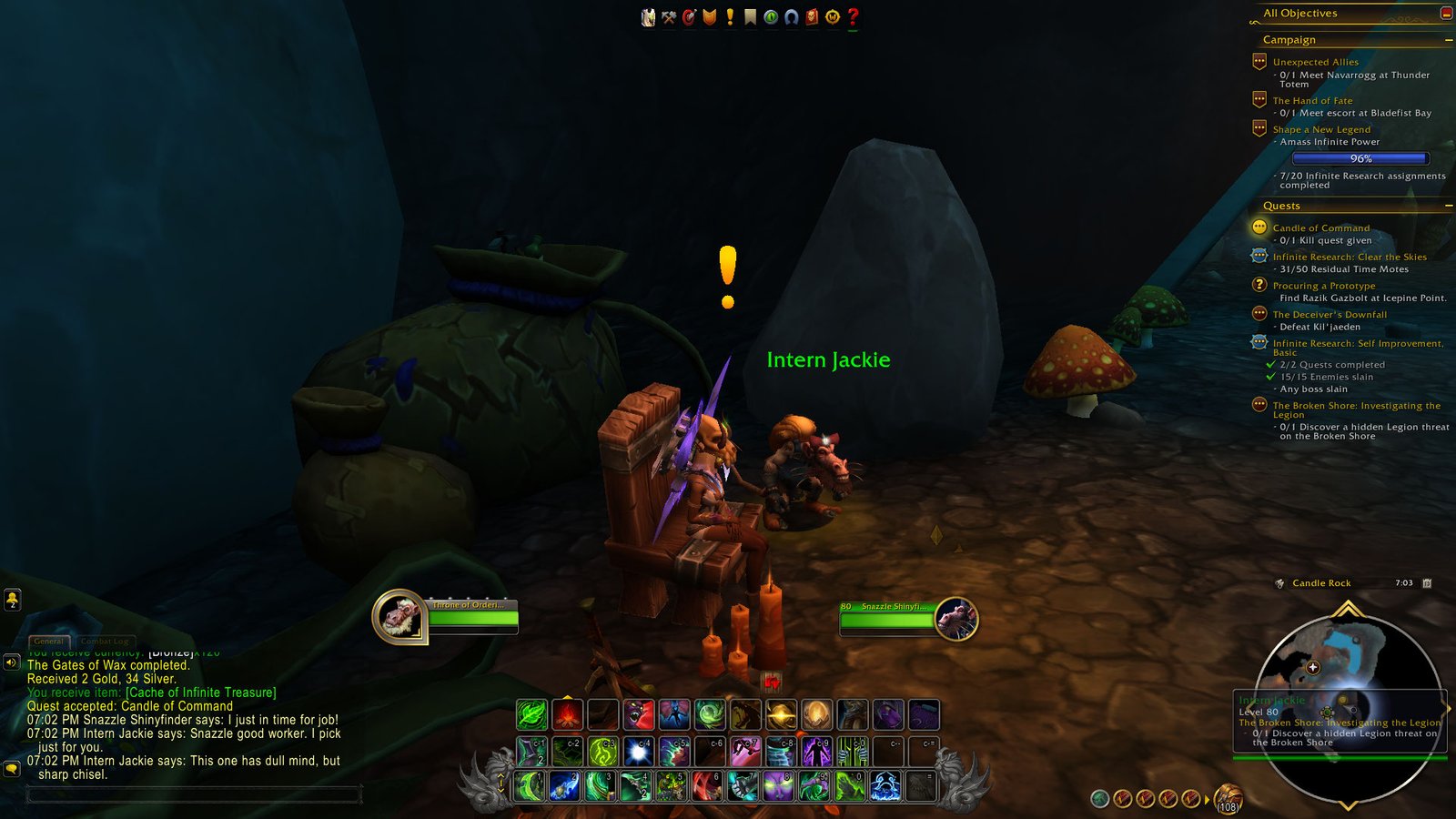The image size is (1456, 819).
Task: Select the Unexpected Allies campaign quest
Action: (x=1315, y=62)
